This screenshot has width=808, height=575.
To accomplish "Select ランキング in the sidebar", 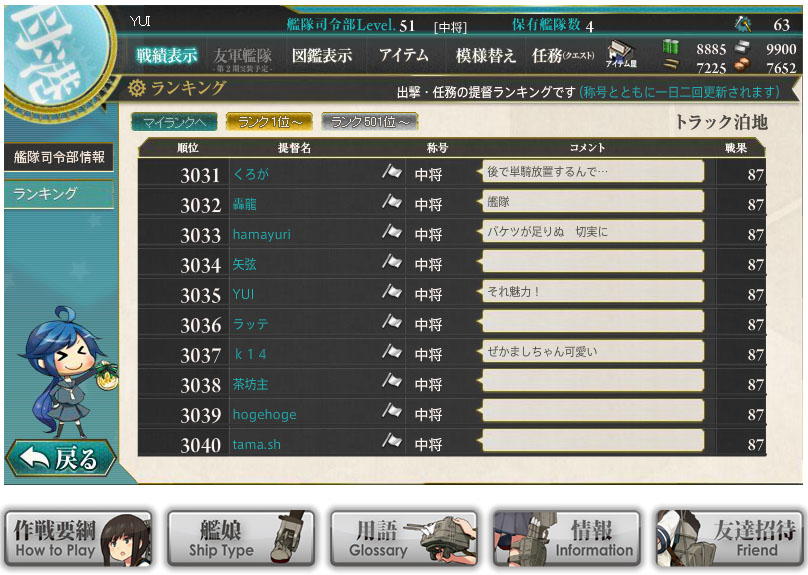I will point(59,194).
